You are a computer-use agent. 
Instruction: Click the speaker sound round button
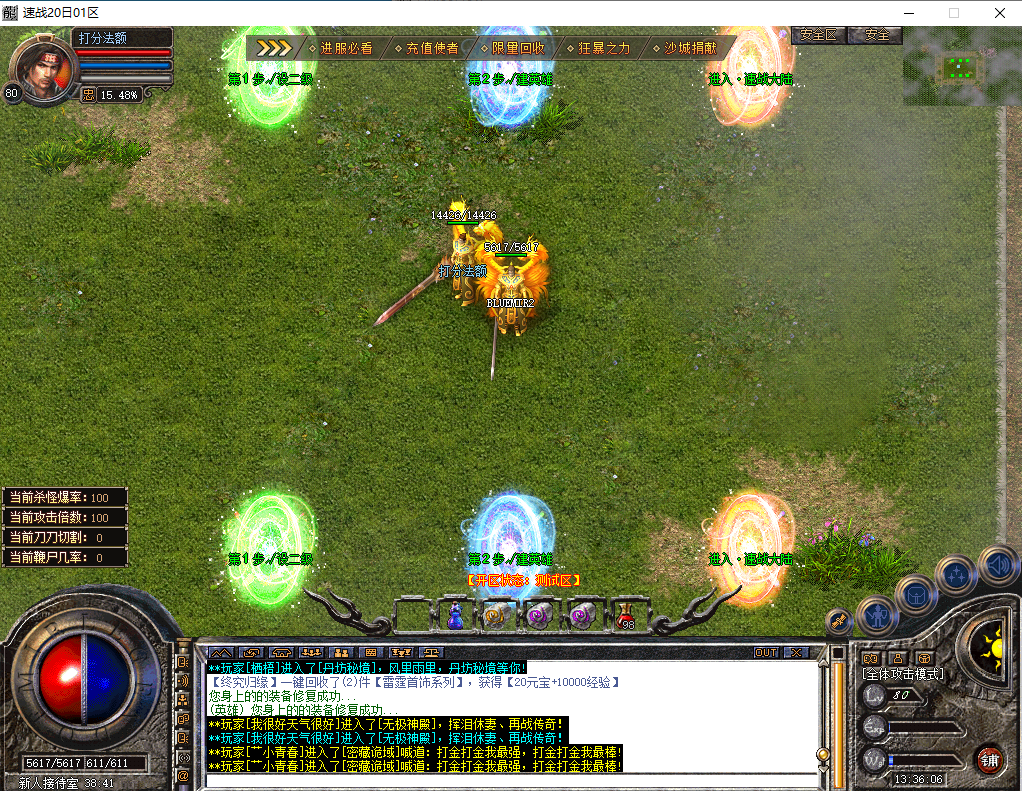[x=998, y=565]
